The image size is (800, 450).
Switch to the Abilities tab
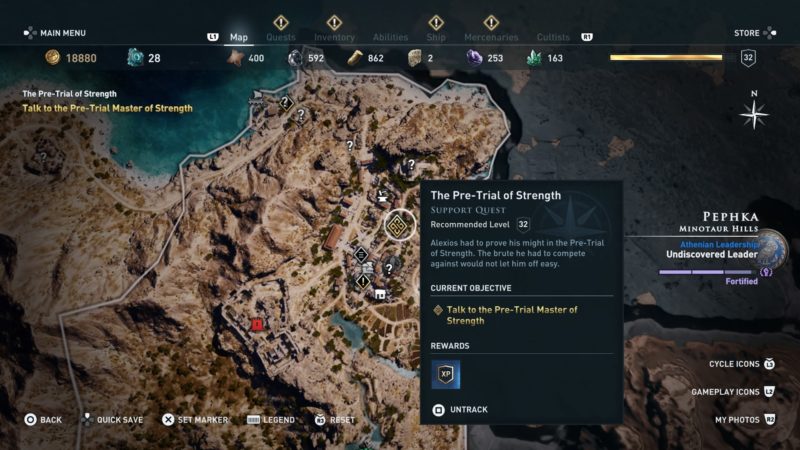(390, 37)
